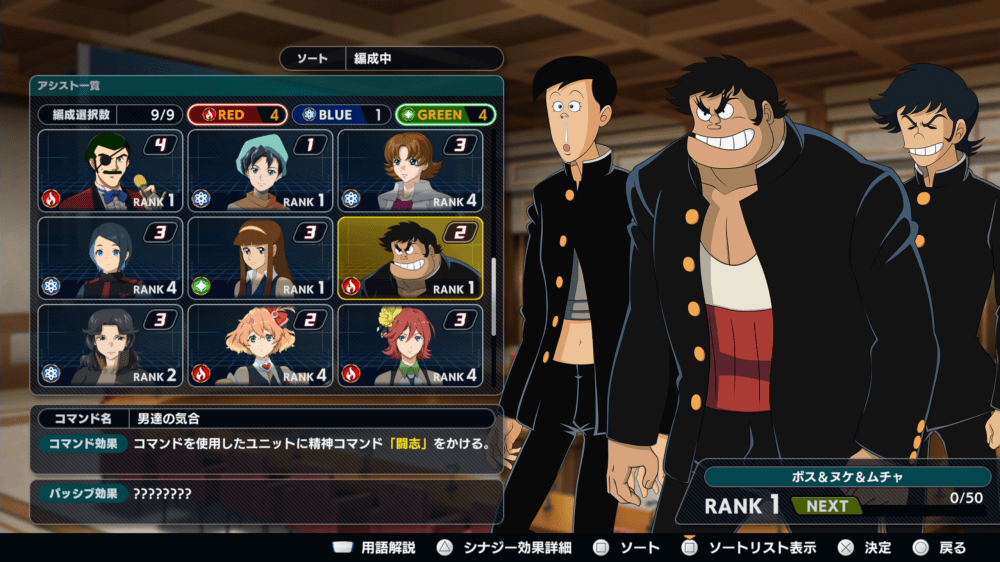Viewport: 1000px width, 562px height.
Task: Select the red-haired girl with yellow flower
Action: click(x=410, y=345)
